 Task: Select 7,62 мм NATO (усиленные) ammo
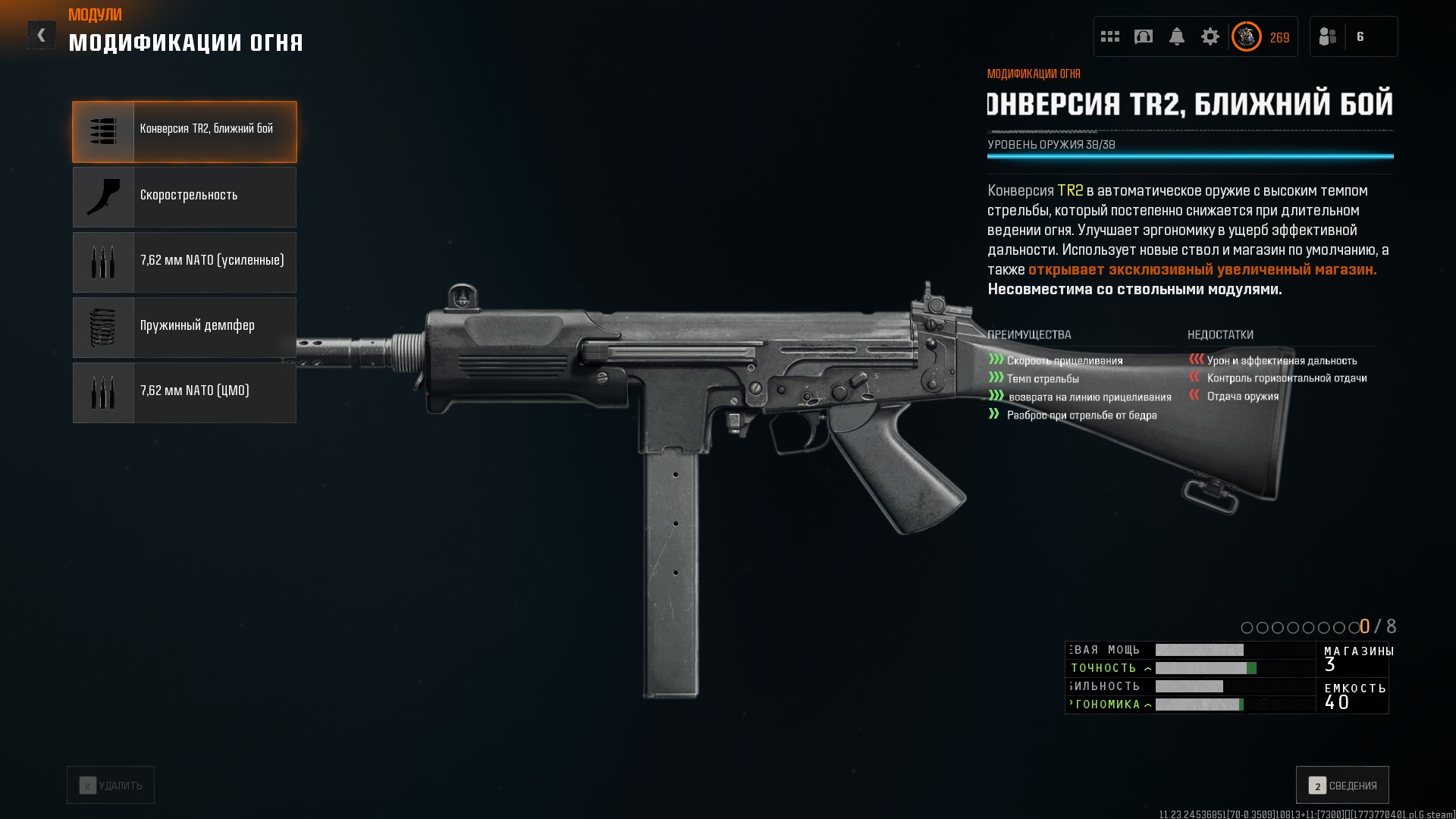click(184, 262)
